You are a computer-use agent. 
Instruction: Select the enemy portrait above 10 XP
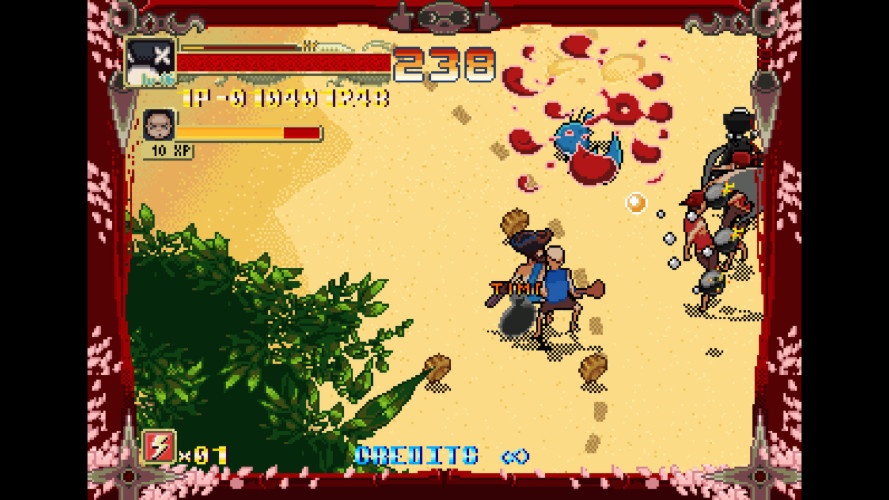pos(159,125)
